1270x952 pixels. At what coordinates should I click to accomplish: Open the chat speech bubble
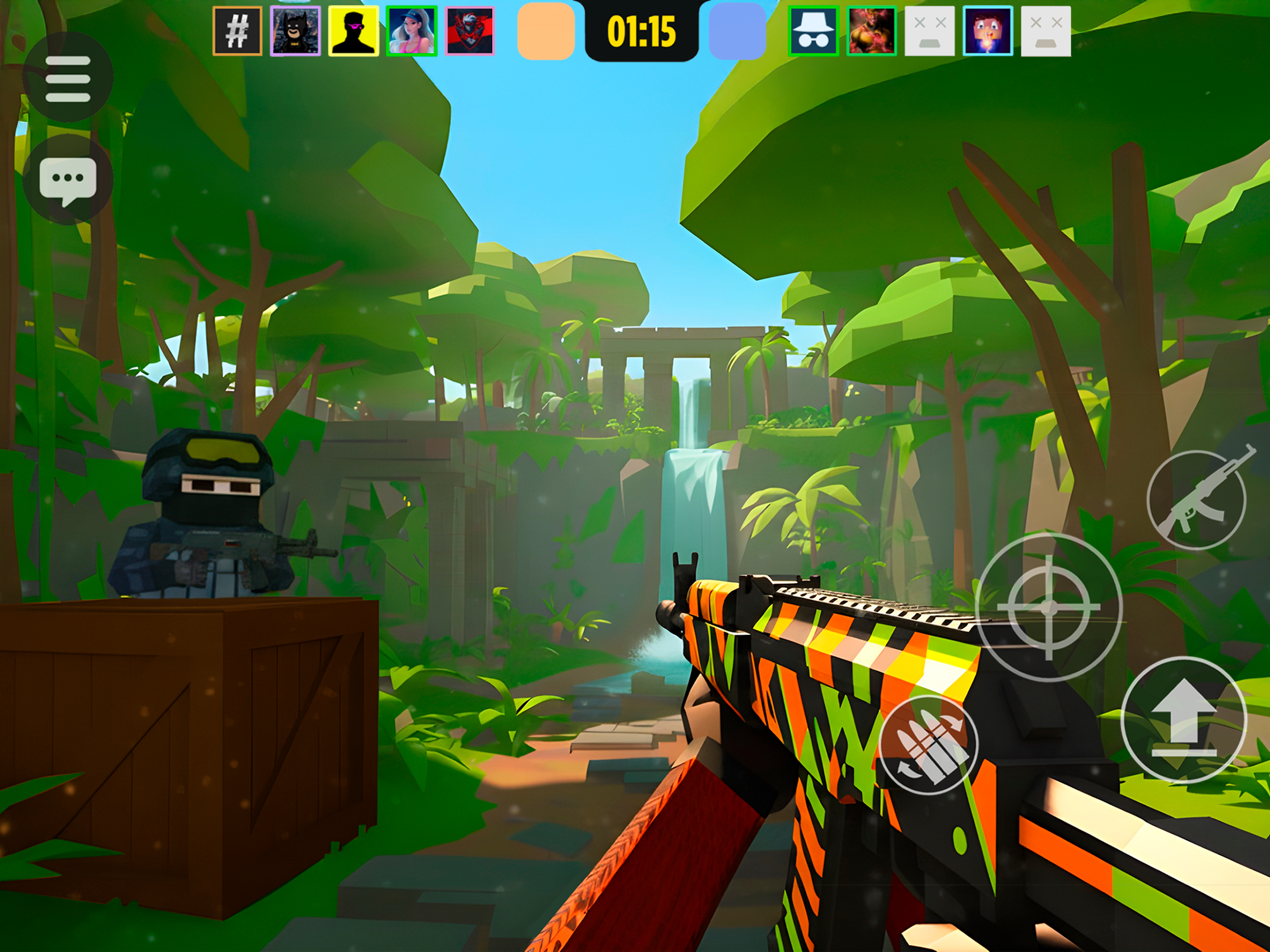(68, 180)
